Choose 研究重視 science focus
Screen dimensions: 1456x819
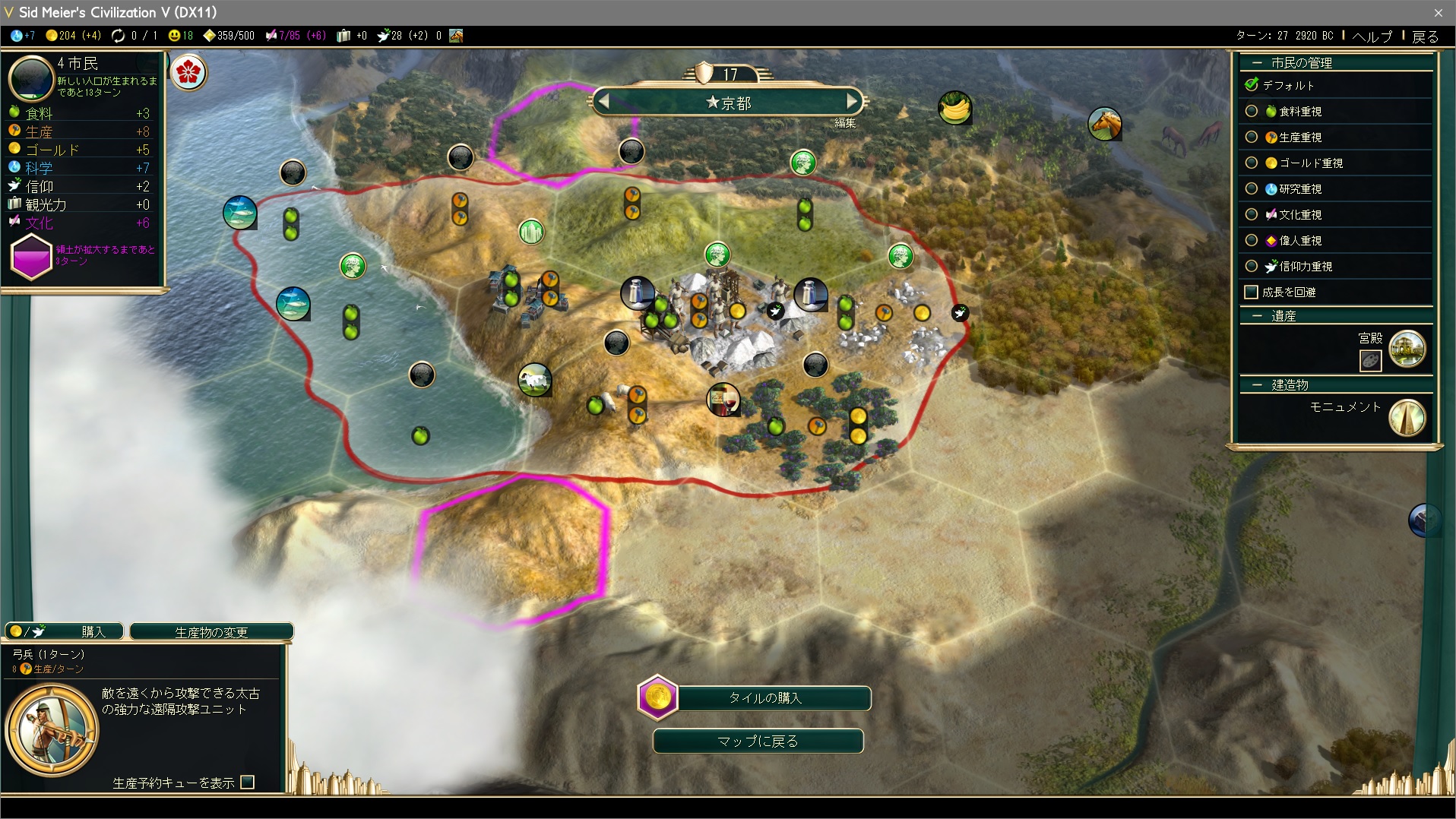(x=1252, y=189)
